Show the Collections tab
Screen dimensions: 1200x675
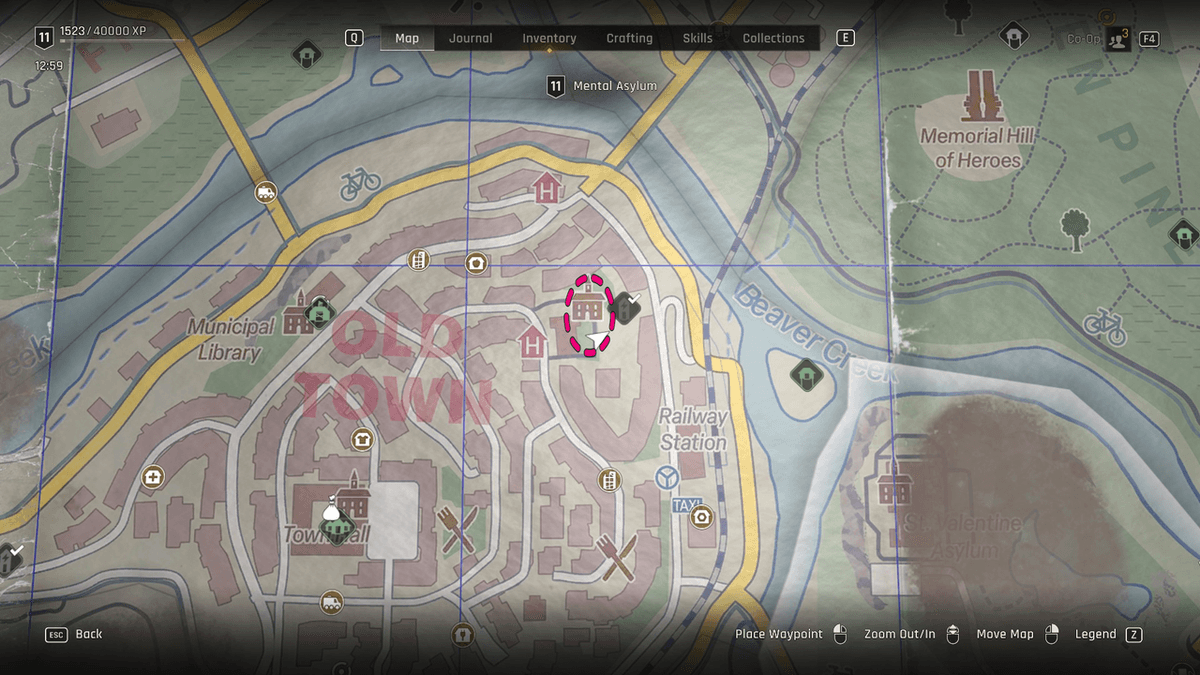[773, 38]
